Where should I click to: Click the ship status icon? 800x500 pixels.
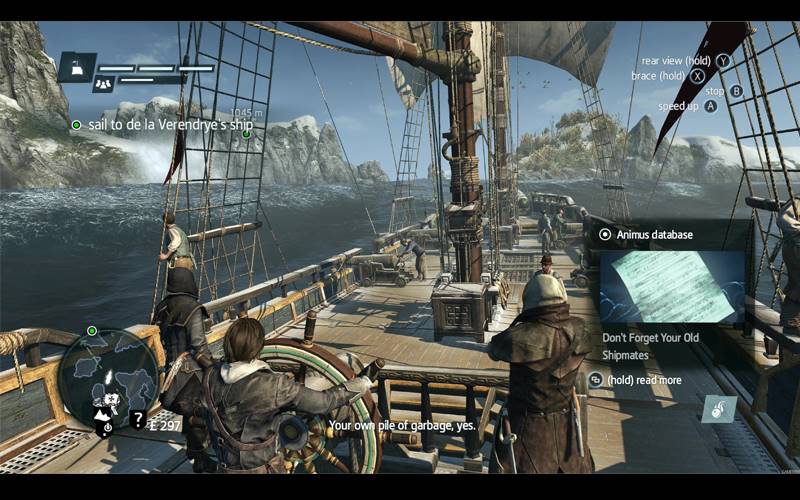coord(76,69)
